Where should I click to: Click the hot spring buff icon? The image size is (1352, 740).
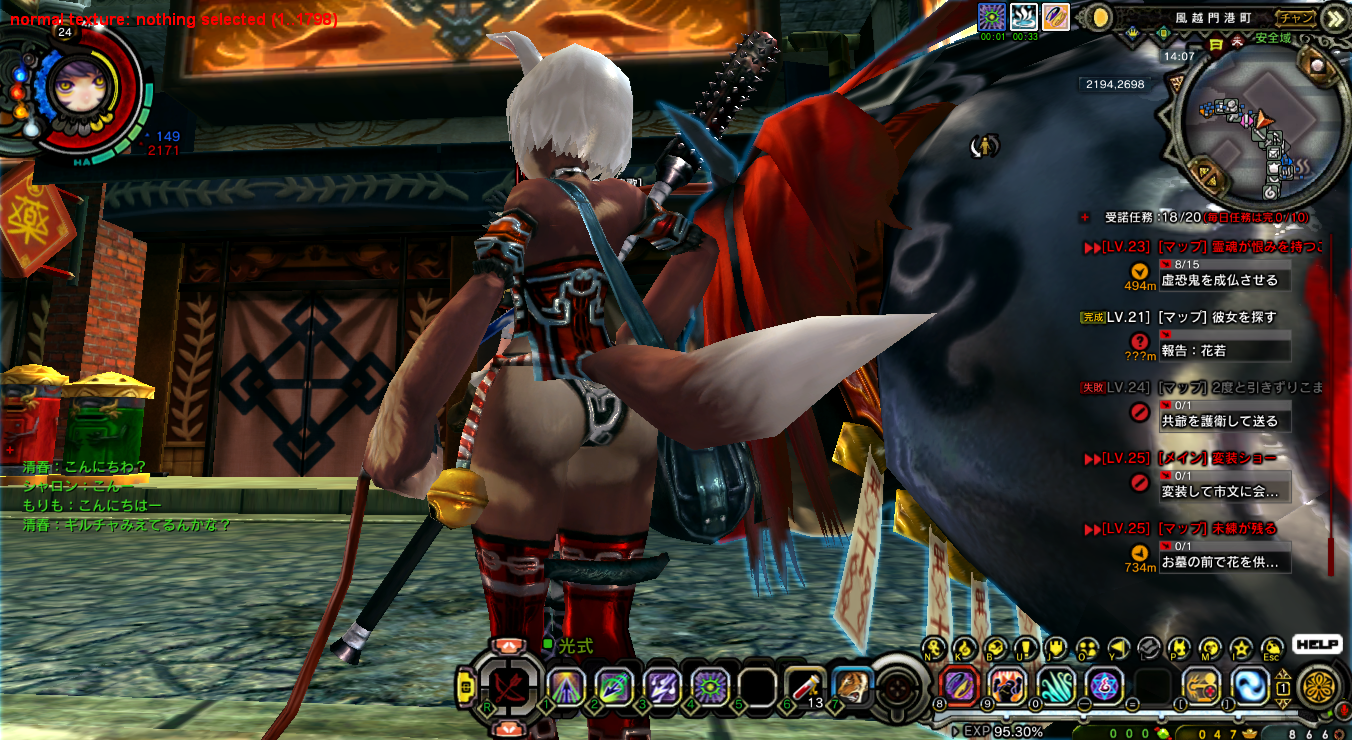point(1024,16)
